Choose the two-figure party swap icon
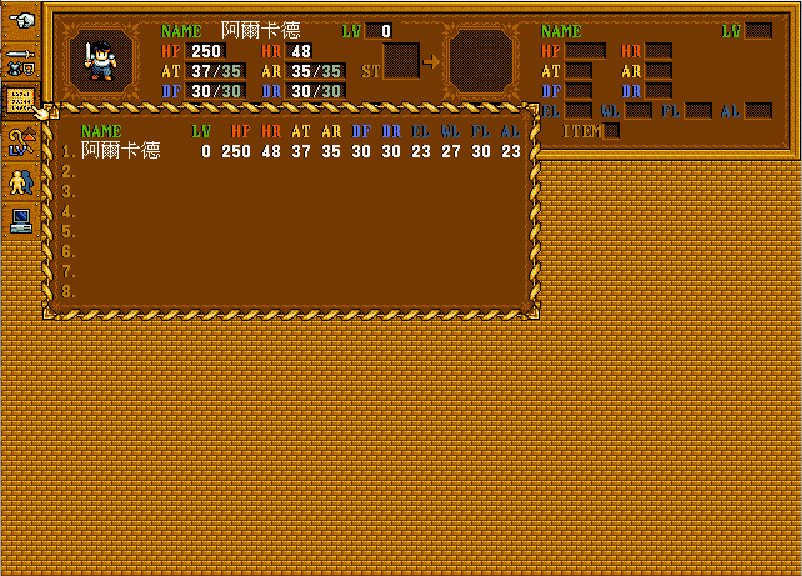Image resolution: width=802 pixels, height=576 pixels. tap(20, 181)
